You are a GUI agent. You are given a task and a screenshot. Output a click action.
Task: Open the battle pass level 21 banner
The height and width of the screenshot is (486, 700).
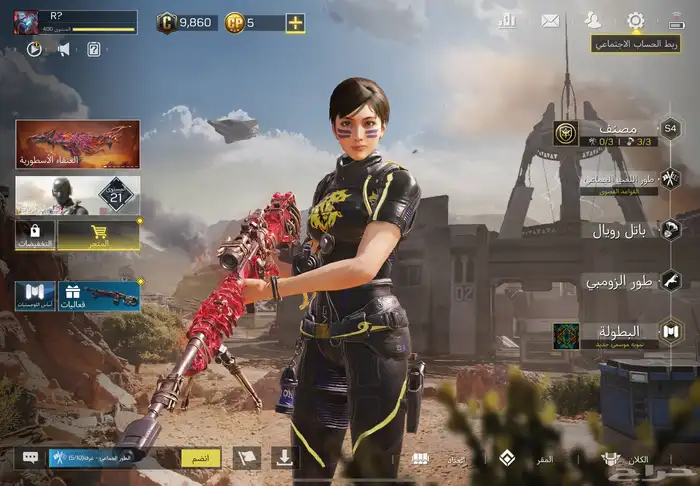point(77,195)
